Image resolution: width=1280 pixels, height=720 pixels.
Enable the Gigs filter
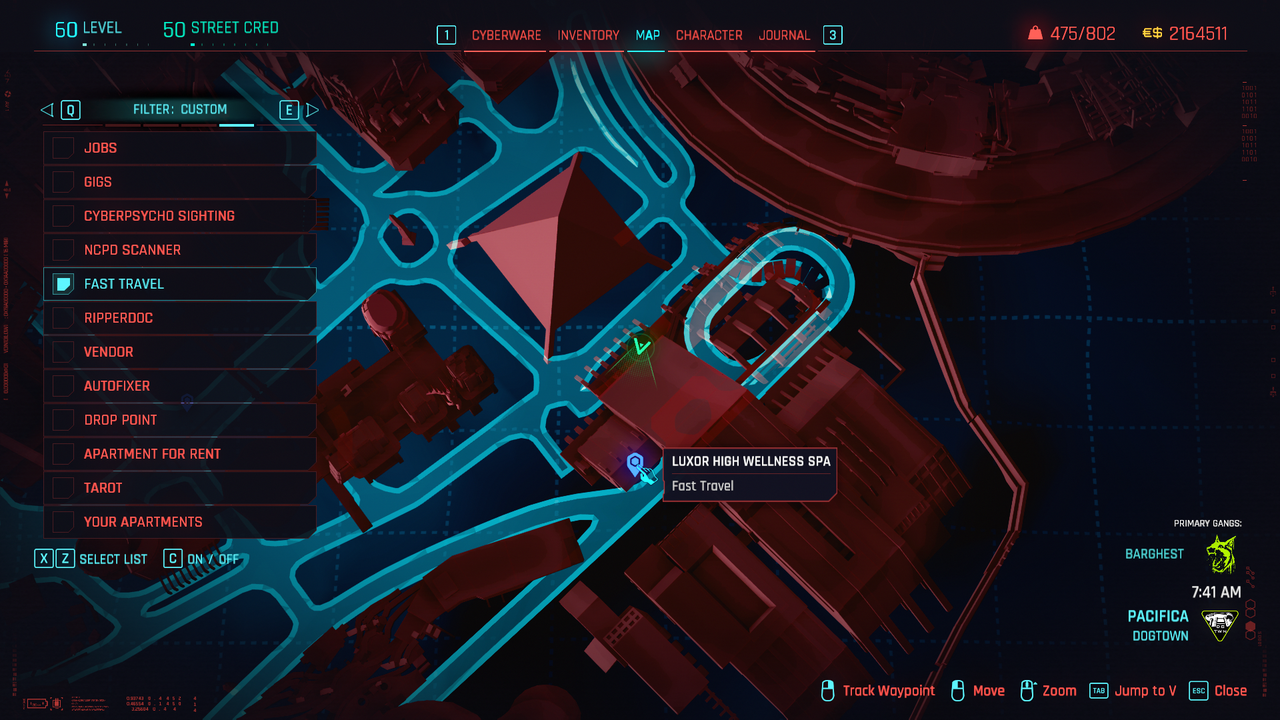[64, 182]
